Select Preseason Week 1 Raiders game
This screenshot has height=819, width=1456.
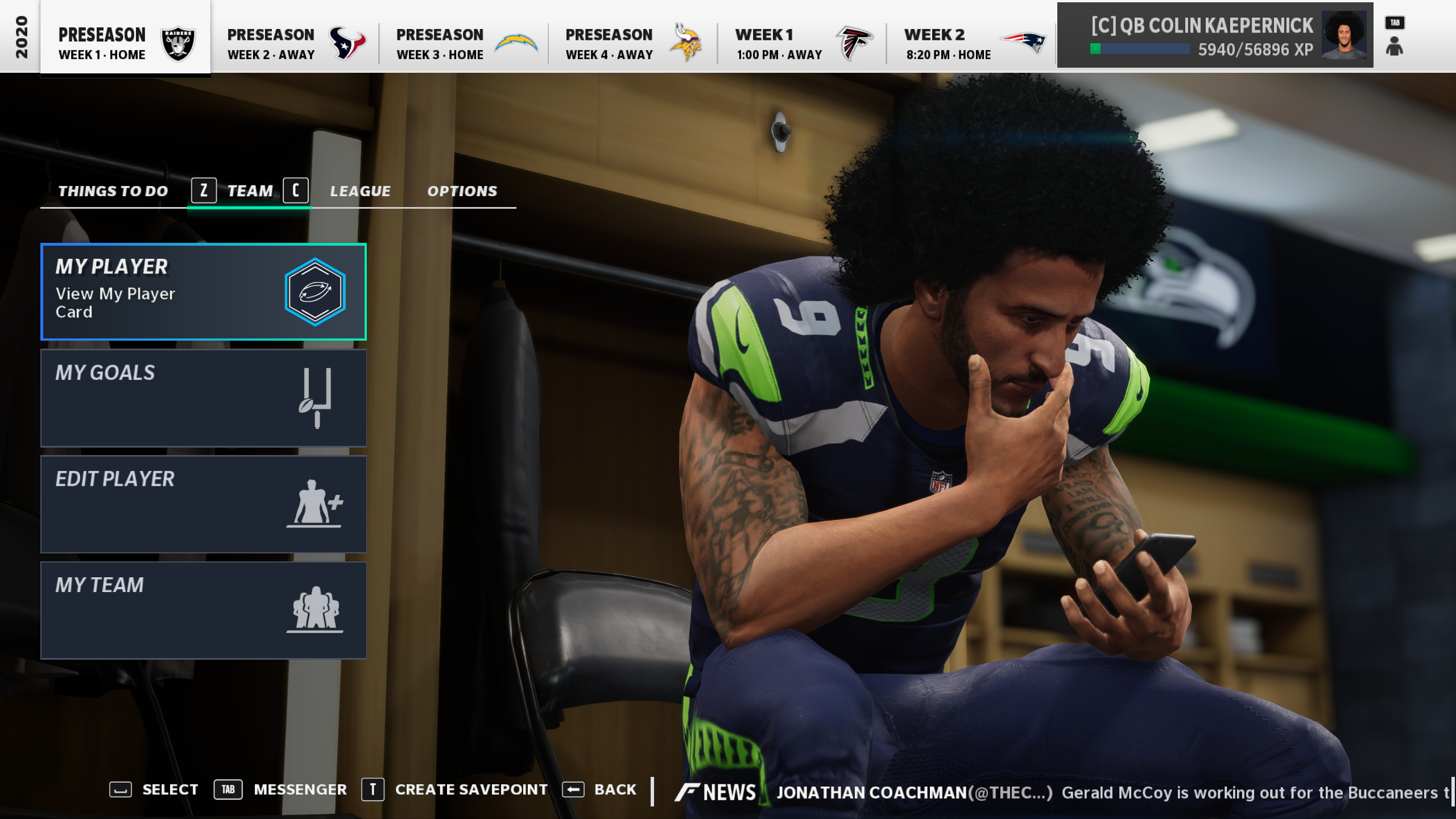click(x=125, y=43)
